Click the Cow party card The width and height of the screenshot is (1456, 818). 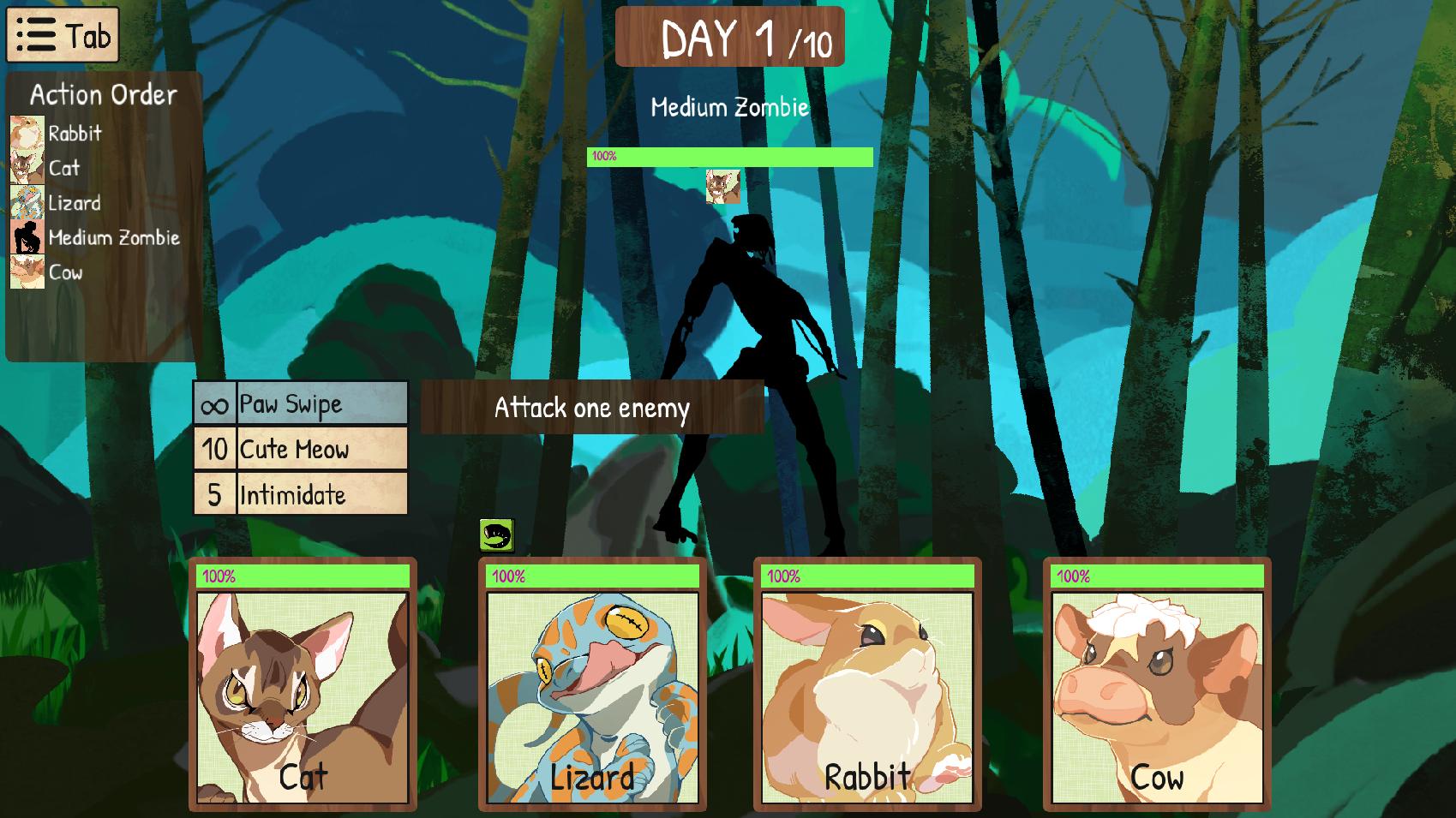[1157, 685]
